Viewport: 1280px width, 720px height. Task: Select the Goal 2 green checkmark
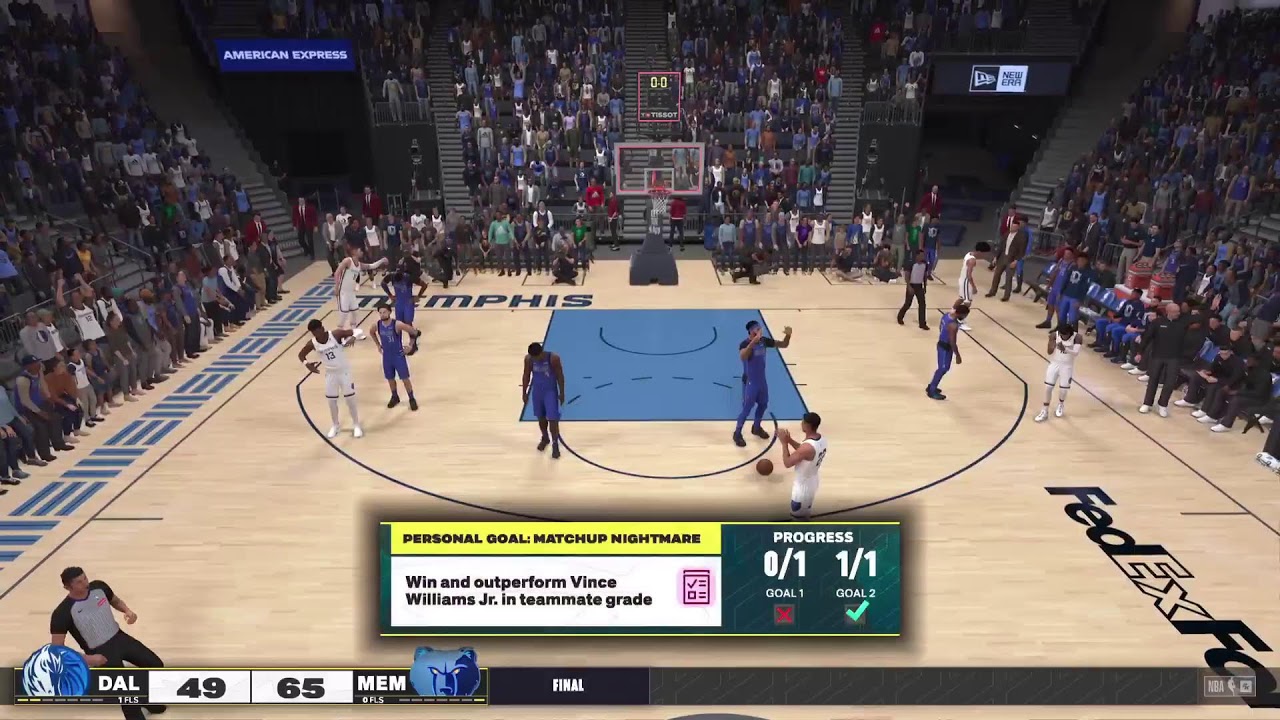[x=856, y=613]
